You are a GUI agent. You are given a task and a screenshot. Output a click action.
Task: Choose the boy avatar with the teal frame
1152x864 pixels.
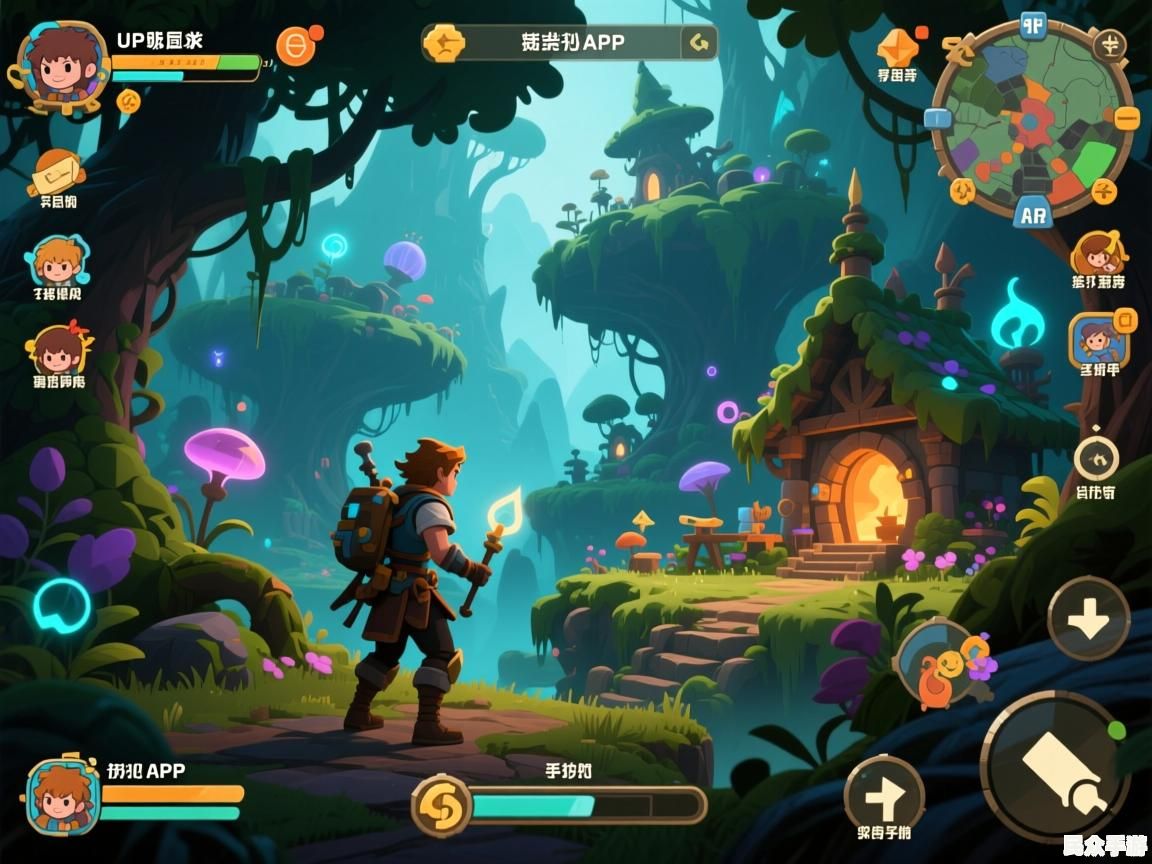point(57,262)
